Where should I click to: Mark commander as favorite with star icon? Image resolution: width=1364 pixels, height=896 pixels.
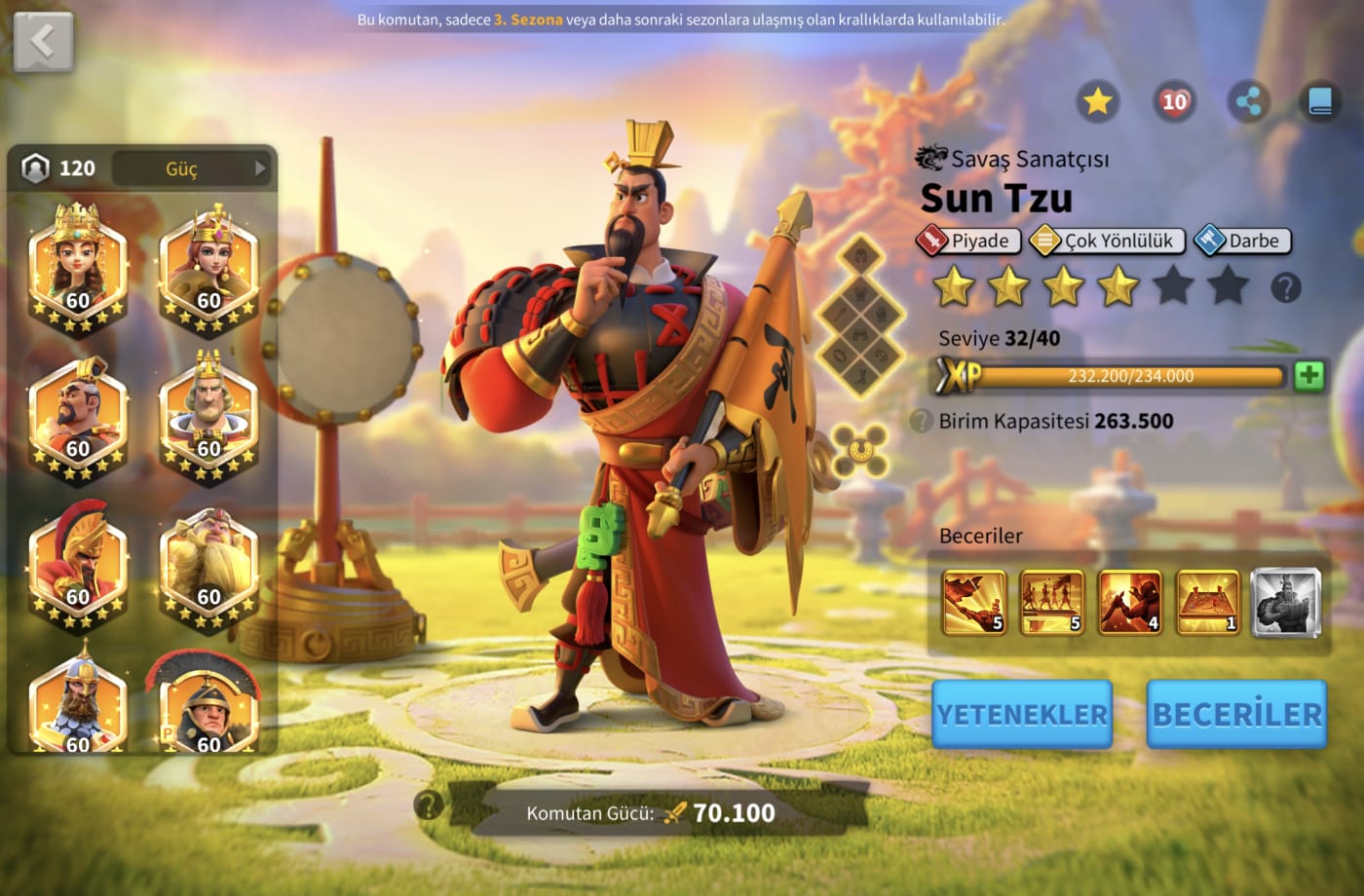click(x=1097, y=101)
